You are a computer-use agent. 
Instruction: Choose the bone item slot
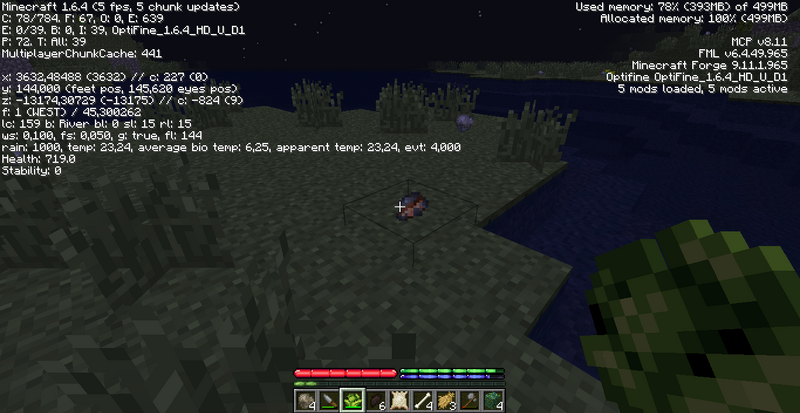coord(422,400)
